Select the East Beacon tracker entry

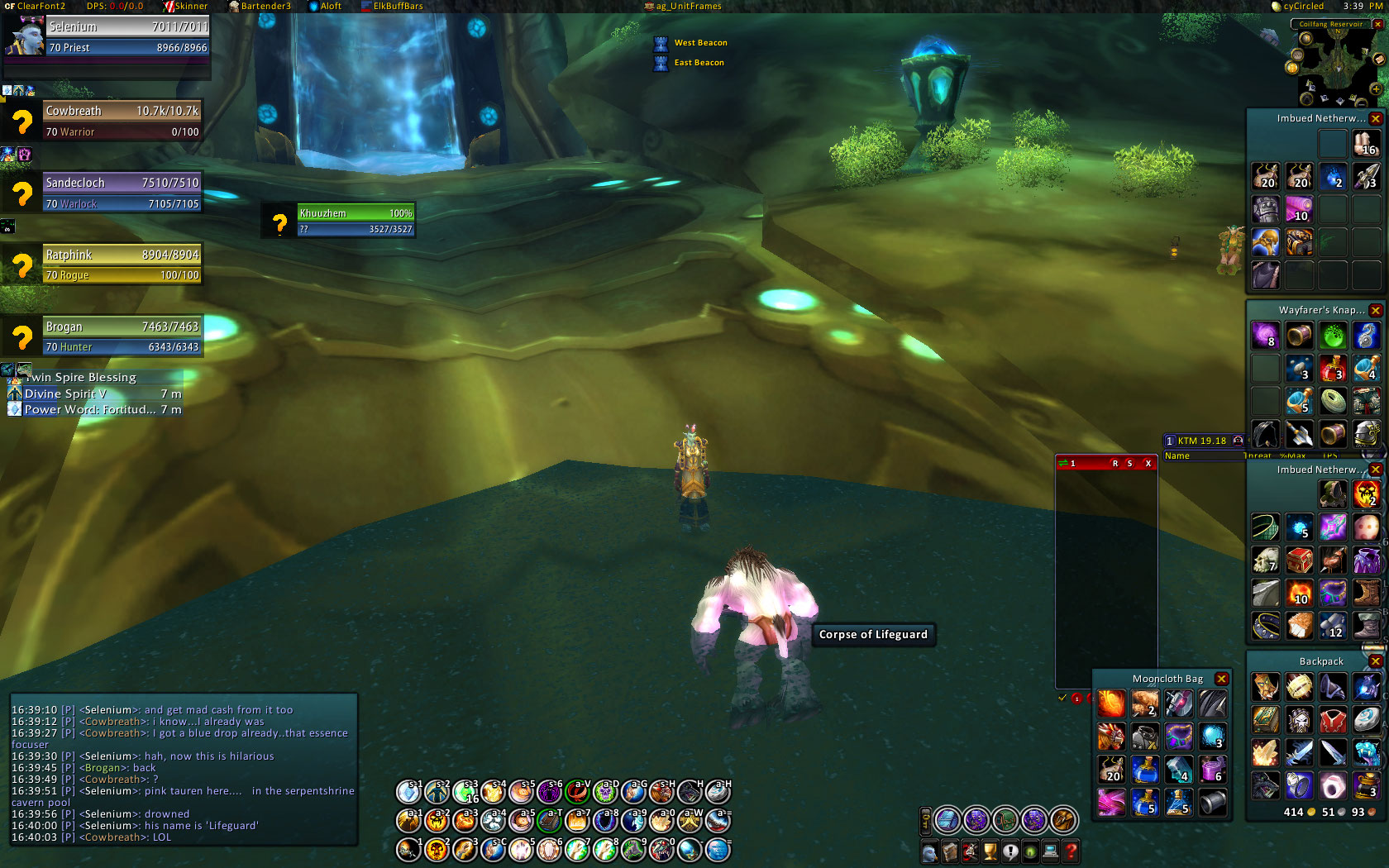click(699, 63)
